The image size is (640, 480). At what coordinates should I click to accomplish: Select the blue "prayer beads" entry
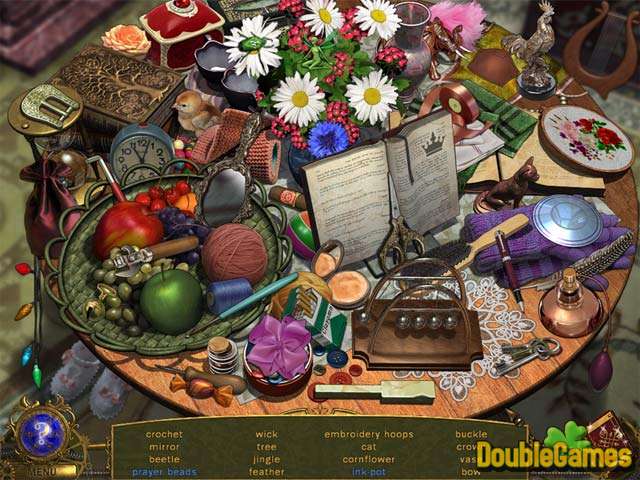[164, 471]
